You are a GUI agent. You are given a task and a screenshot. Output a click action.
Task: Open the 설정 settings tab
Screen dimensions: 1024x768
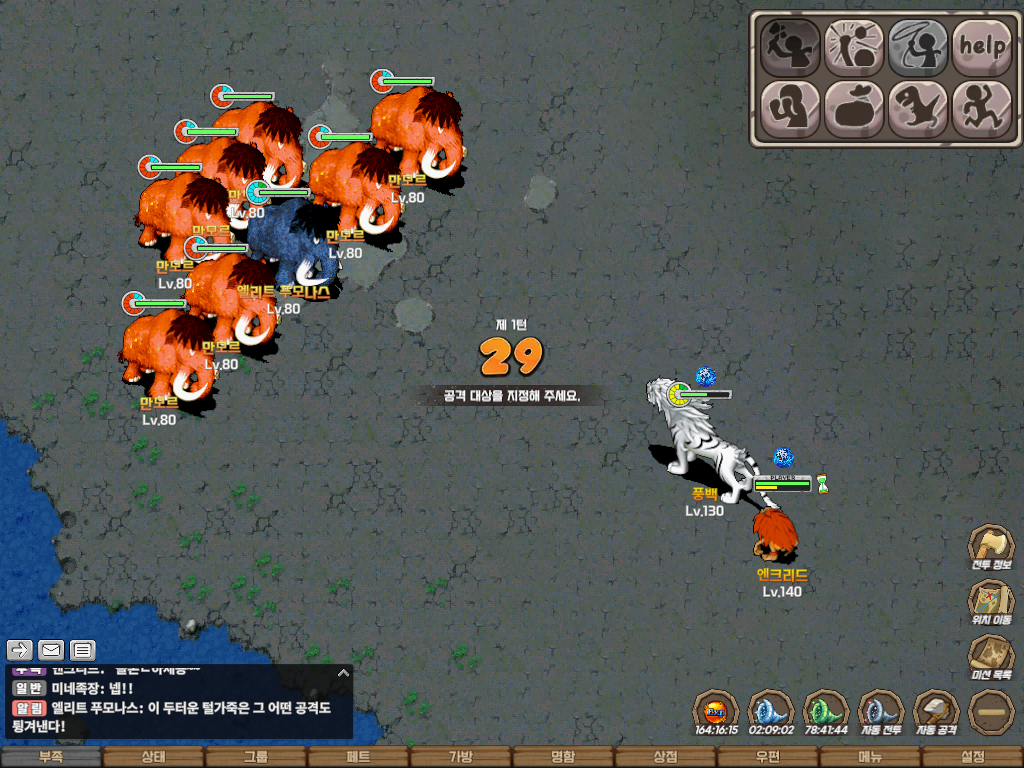(x=972, y=757)
